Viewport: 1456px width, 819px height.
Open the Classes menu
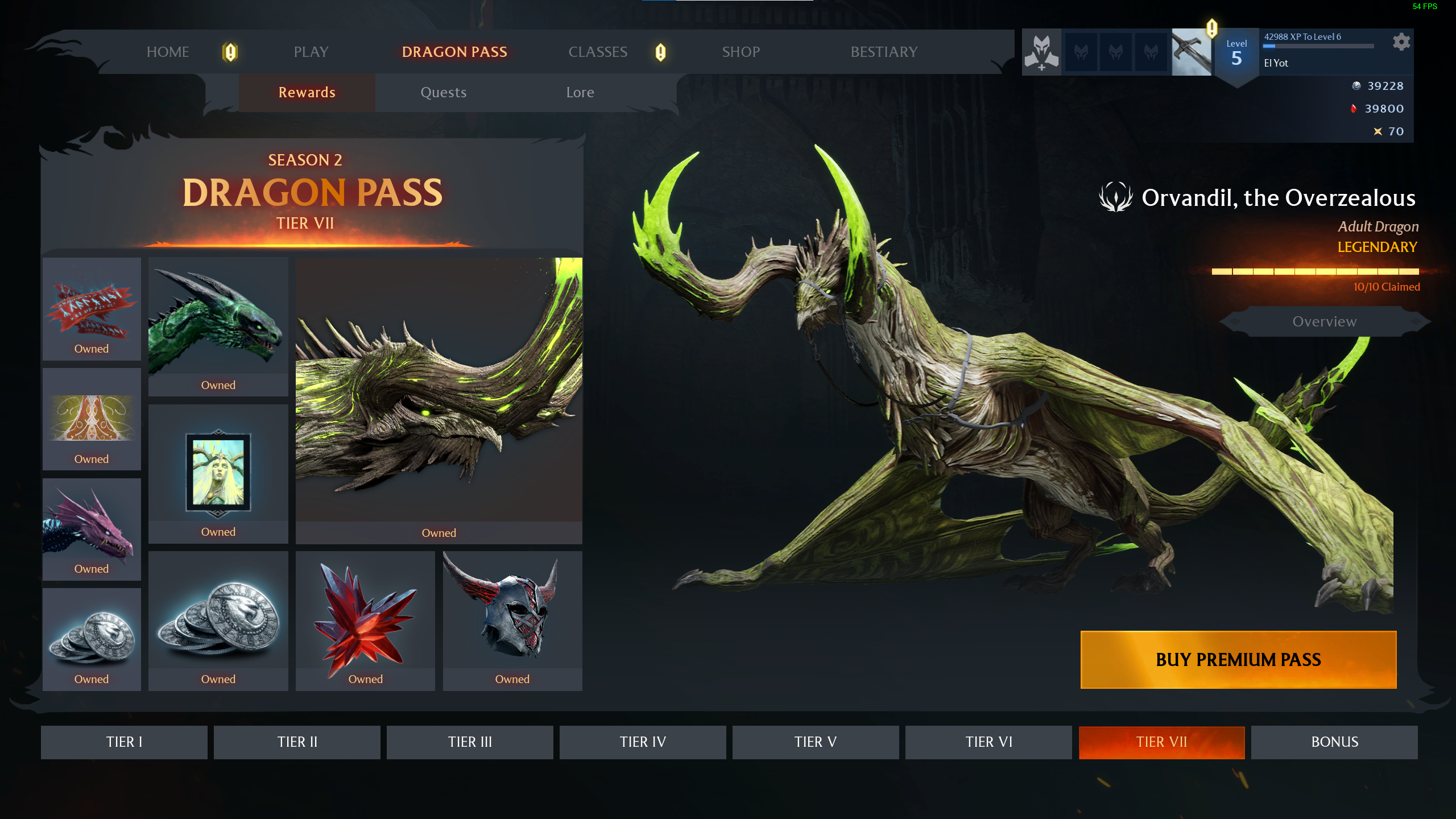click(x=598, y=52)
